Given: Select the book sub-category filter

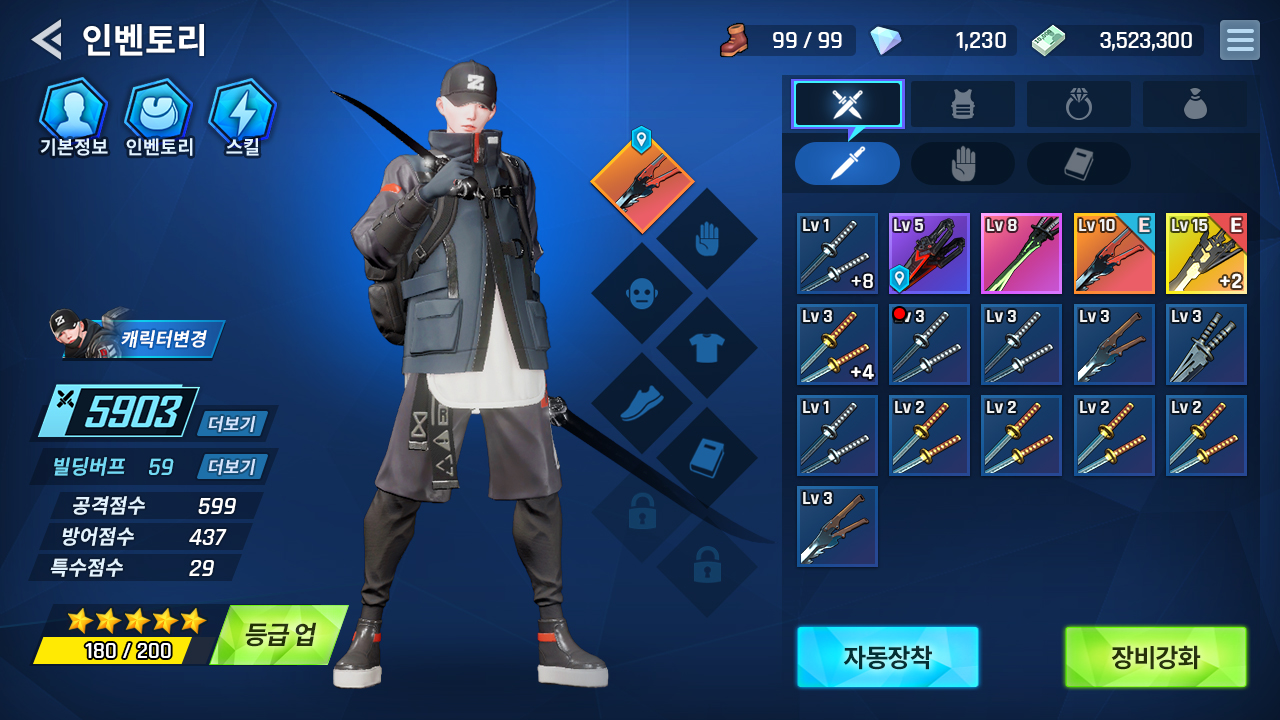Looking at the screenshot, I should coord(1078,164).
